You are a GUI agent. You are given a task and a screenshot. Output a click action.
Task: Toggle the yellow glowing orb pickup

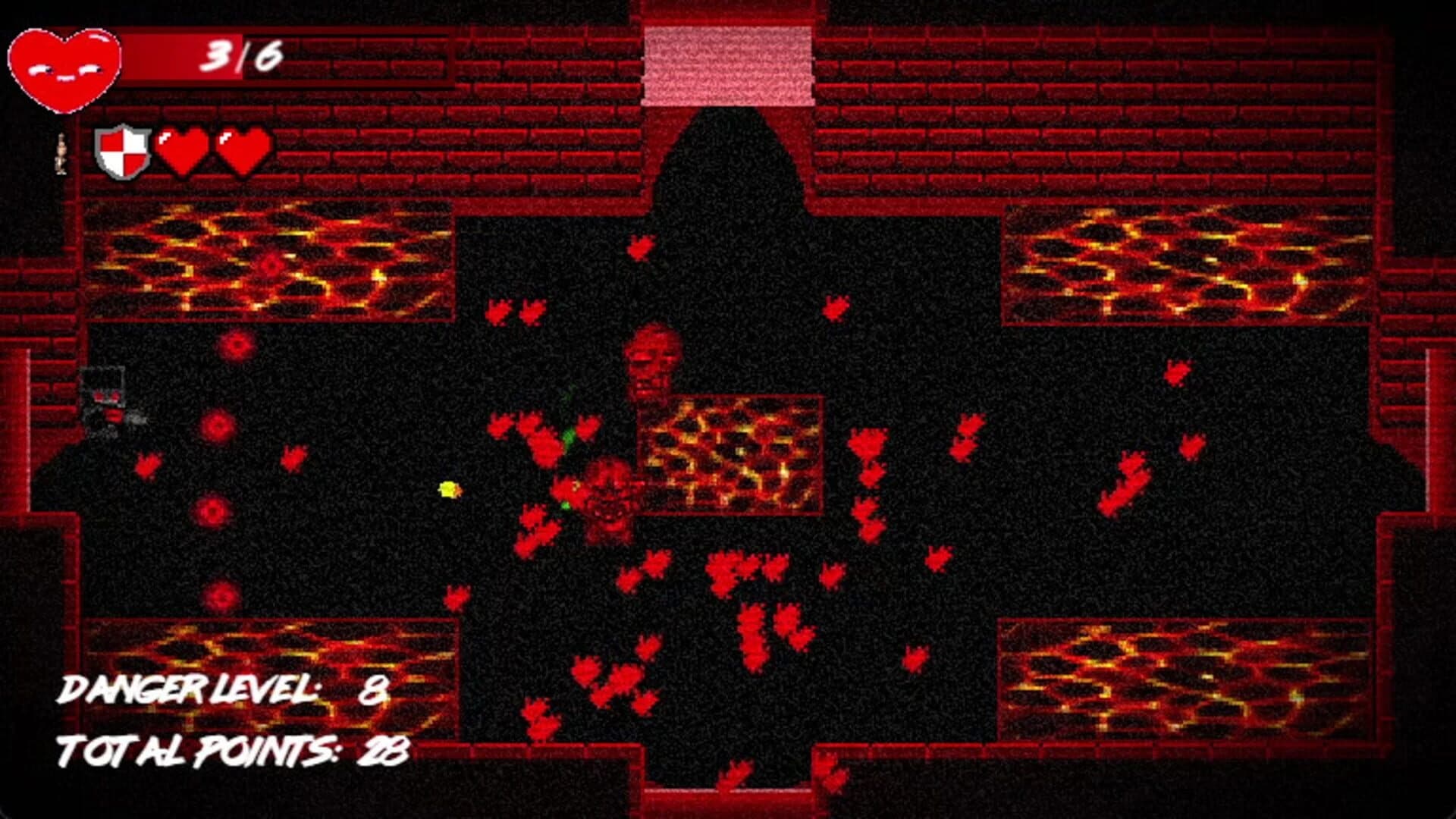(x=447, y=489)
